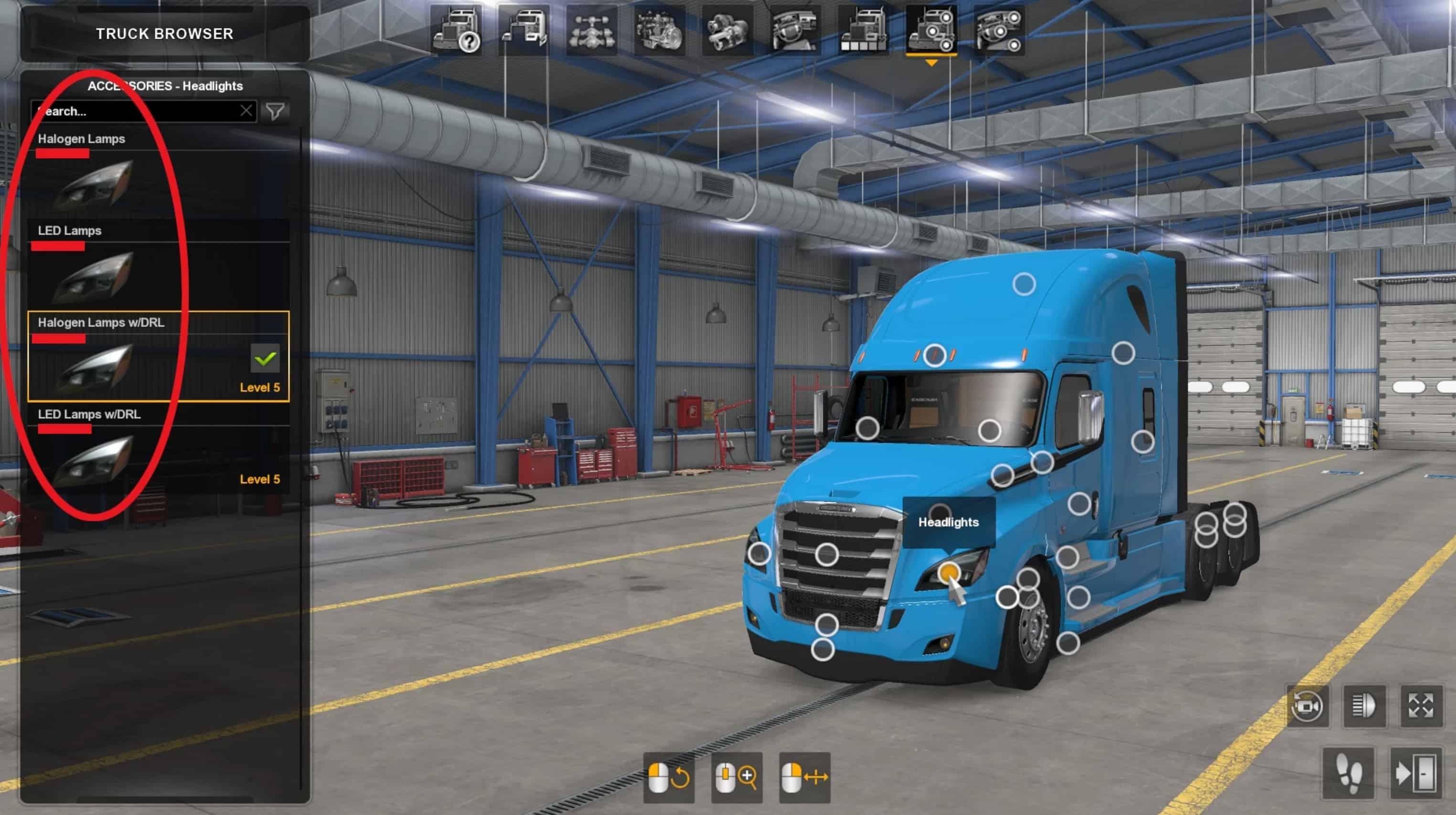Activate the fullscreen expand arrows button

(x=1420, y=706)
